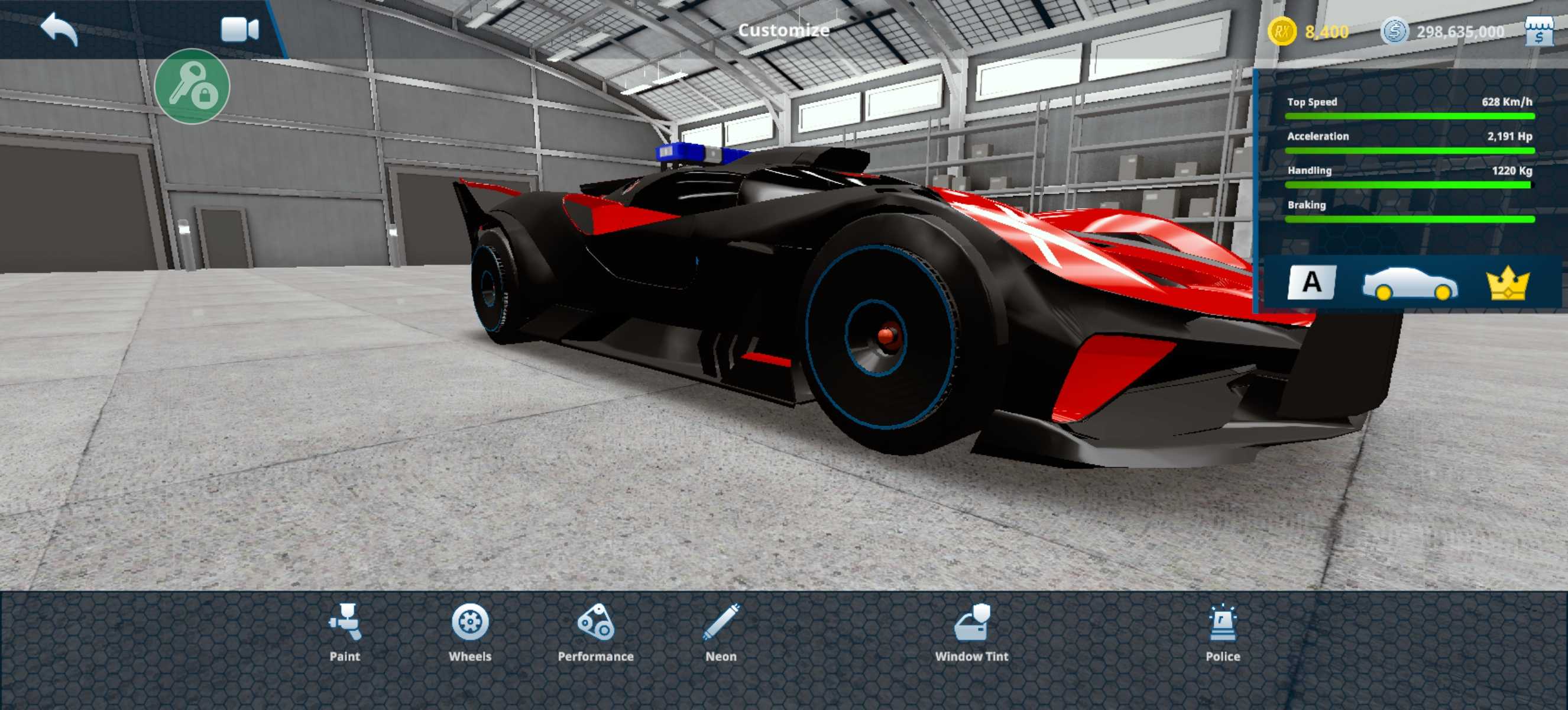The image size is (1568, 710).
Task: Tap the silver cash balance
Action: pos(1443,32)
